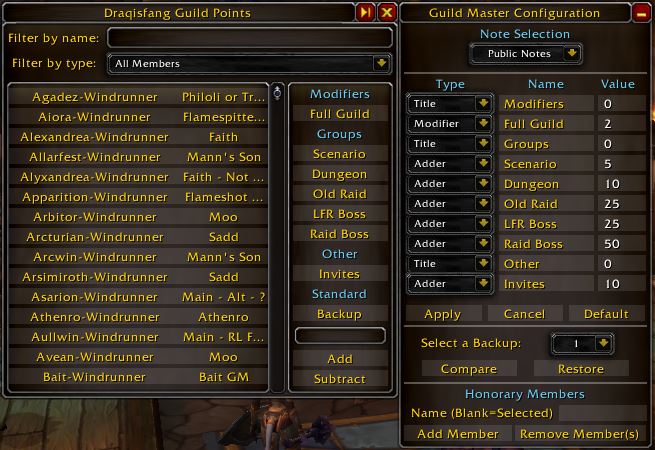Click the Full Guild modifier button

click(x=339, y=114)
